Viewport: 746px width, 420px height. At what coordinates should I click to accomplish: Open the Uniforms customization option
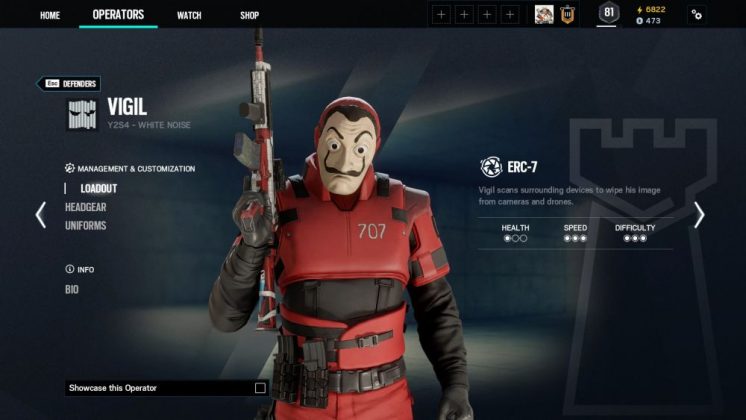(x=86, y=226)
